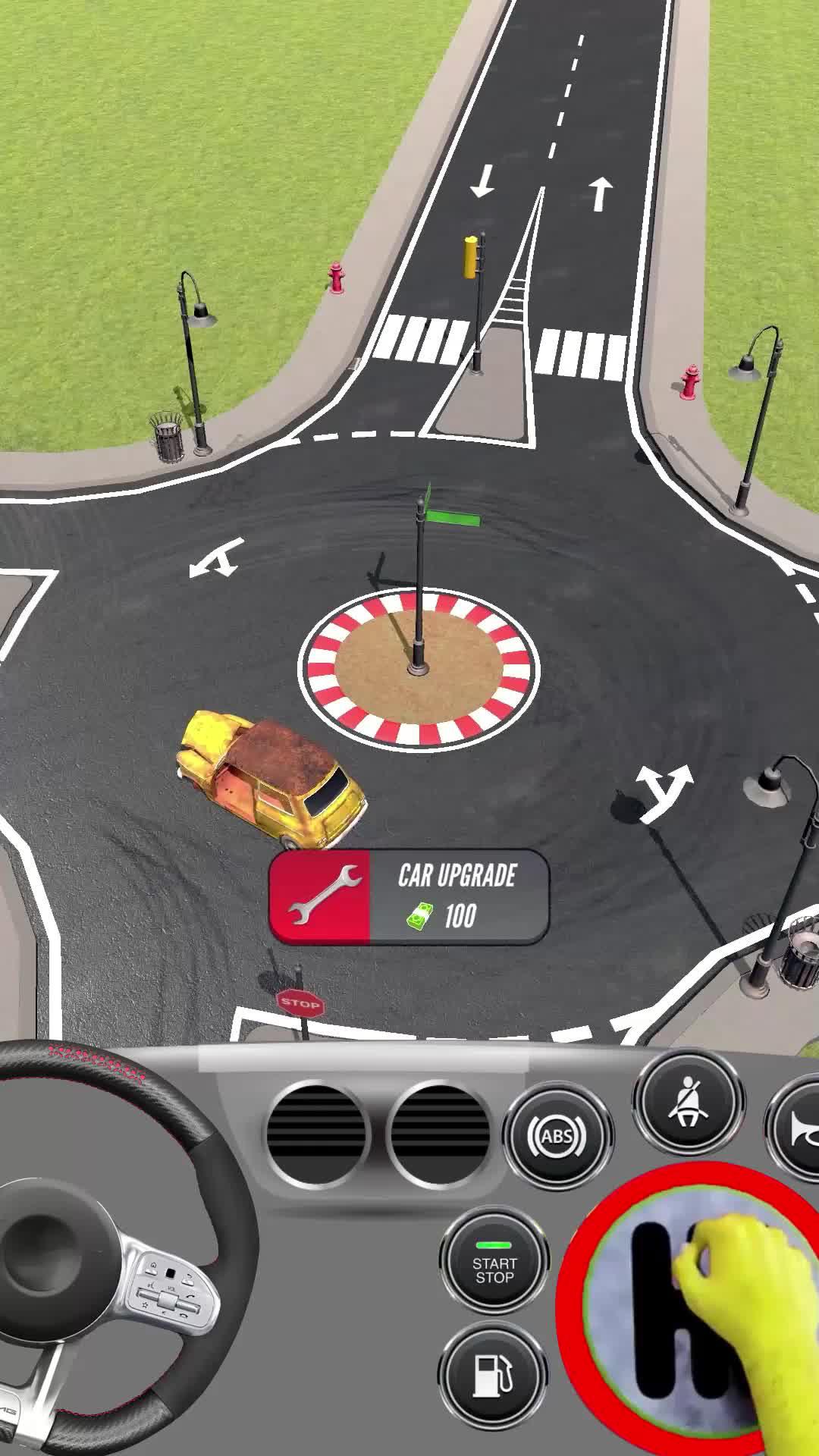Screen dimensions: 819x1456
Task: Tap the fuel pump button
Action: 493,1375
